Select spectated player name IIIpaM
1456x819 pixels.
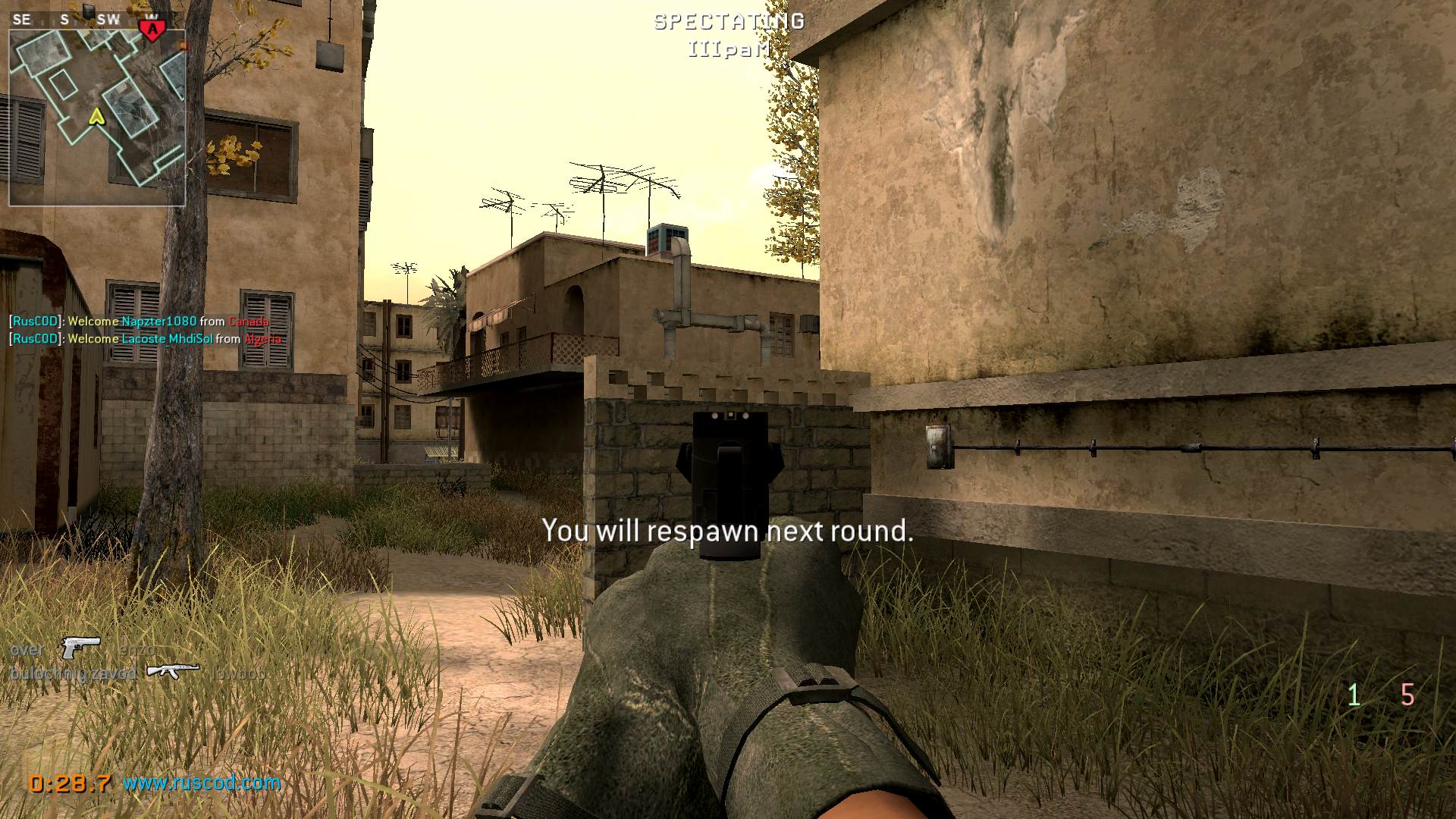tap(729, 49)
